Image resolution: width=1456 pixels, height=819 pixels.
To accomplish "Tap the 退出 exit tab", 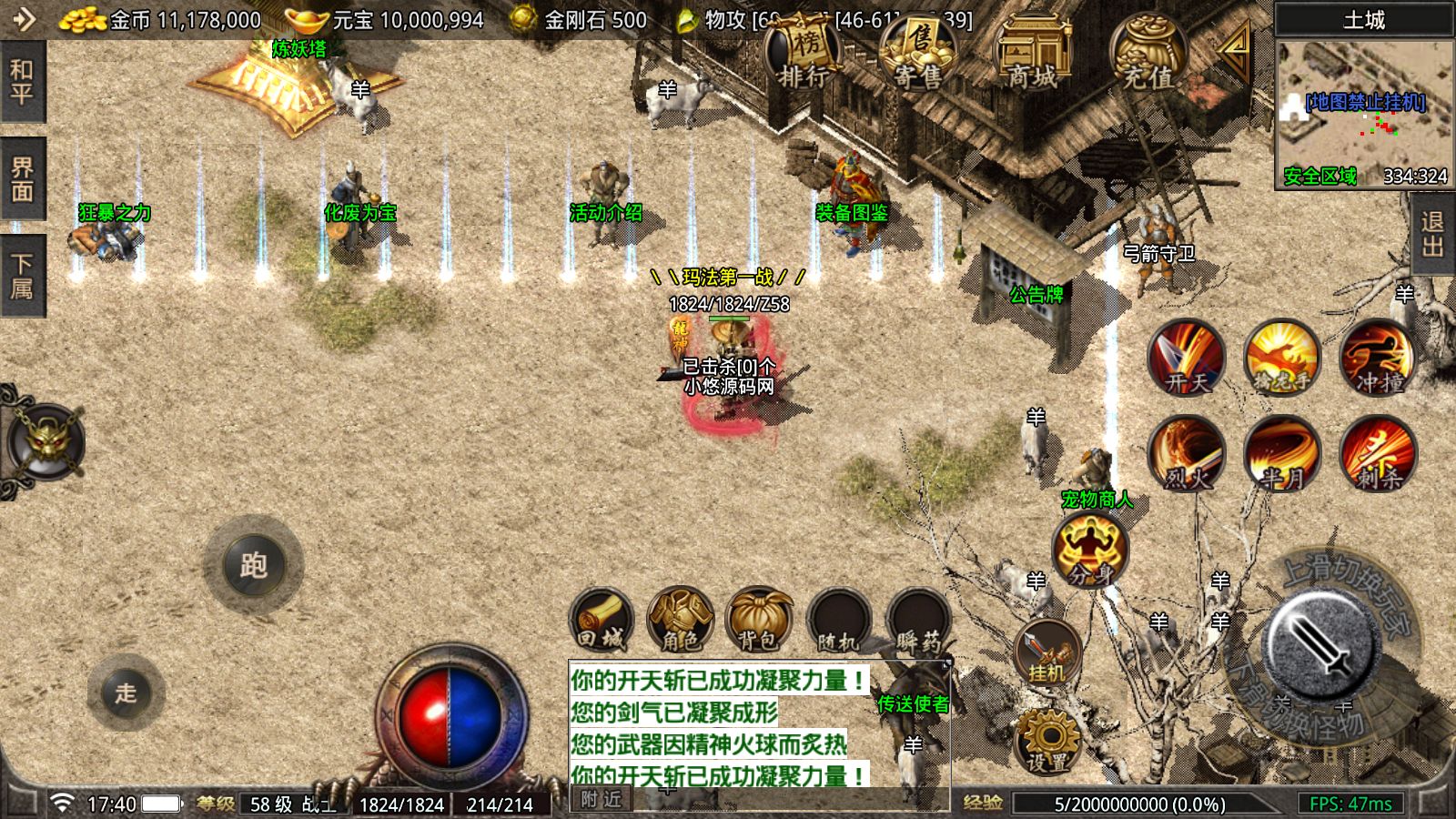I will click(1433, 234).
